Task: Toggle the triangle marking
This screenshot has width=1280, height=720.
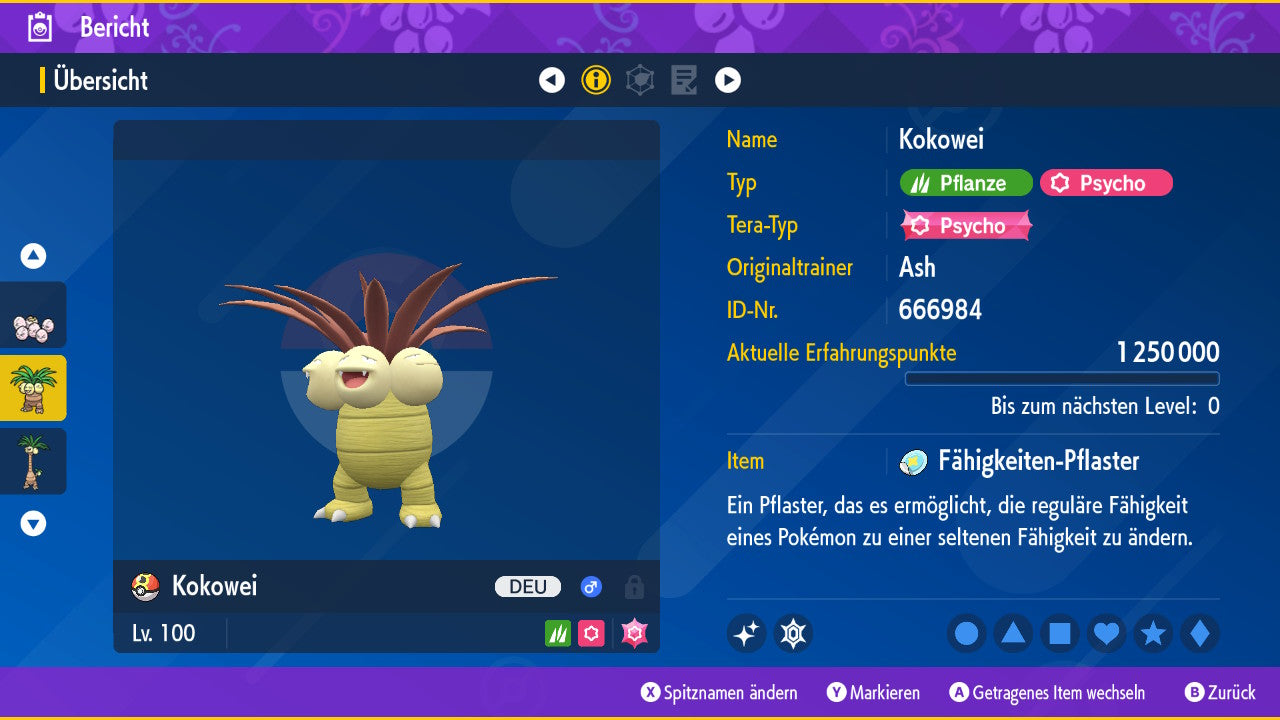Action: click(1013, 634)
